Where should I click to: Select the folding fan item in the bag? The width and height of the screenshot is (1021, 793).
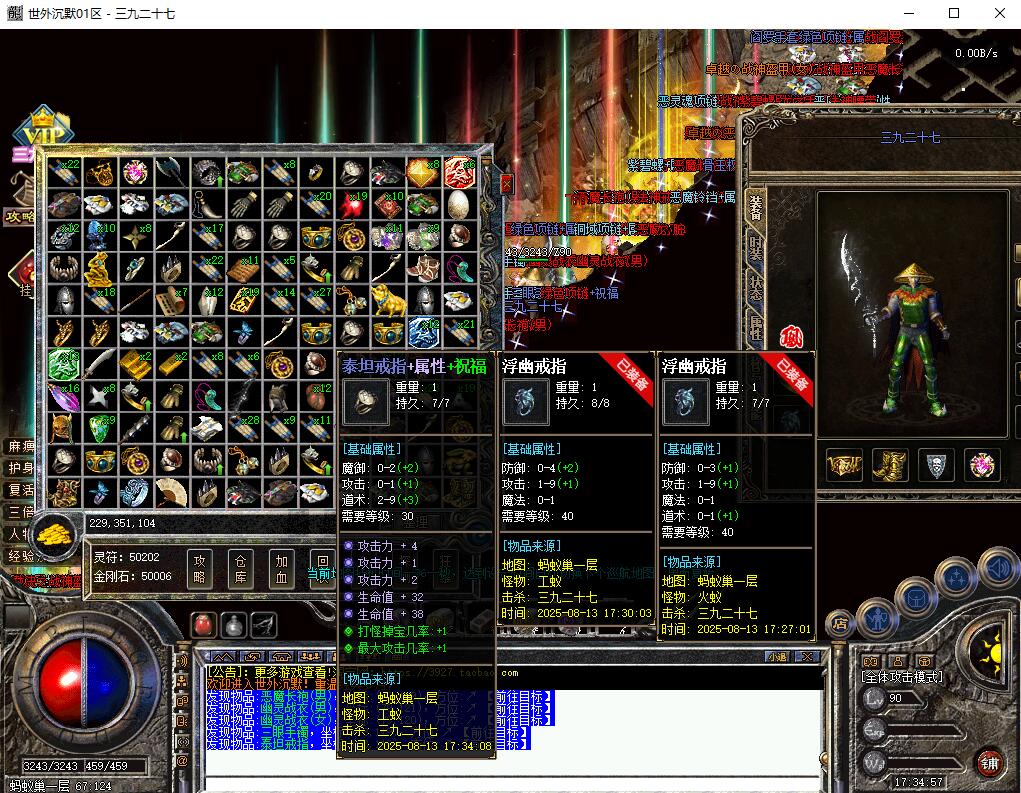[x=171, y=492]
